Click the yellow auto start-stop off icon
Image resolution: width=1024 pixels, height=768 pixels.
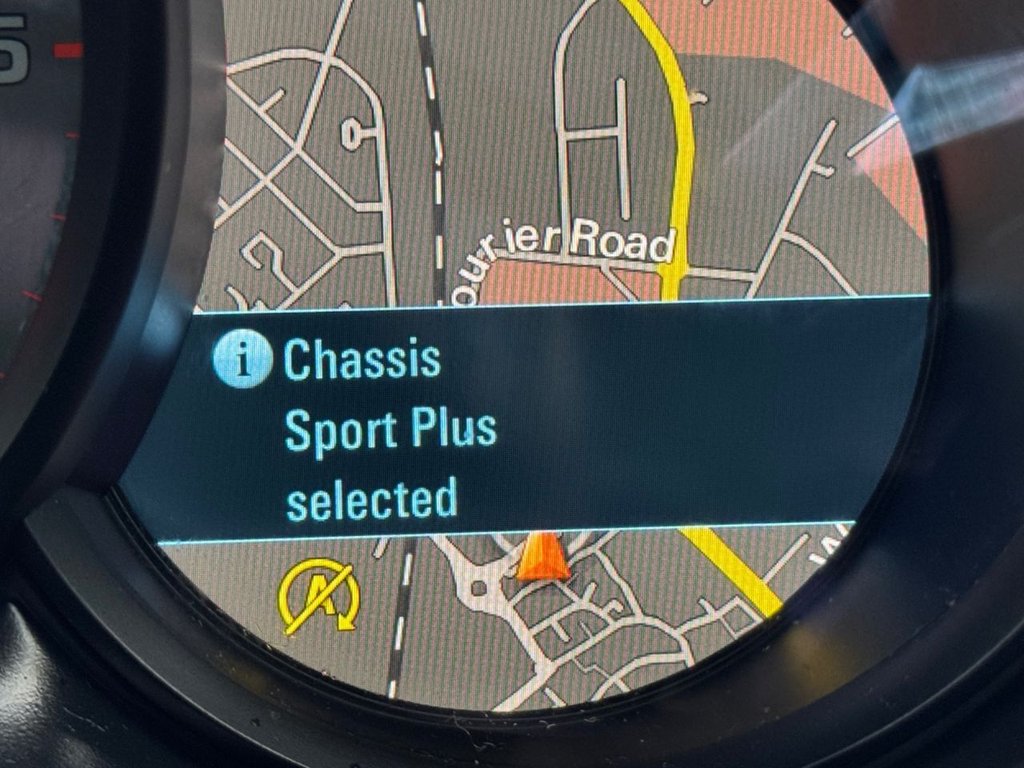coord(318,597)
